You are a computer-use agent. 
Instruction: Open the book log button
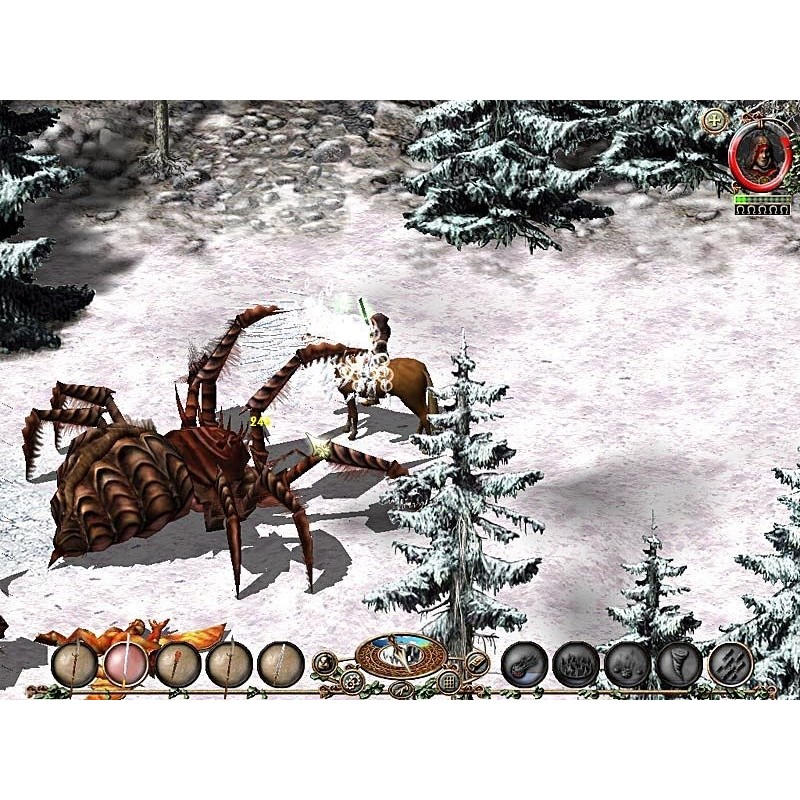coord(476,662)
